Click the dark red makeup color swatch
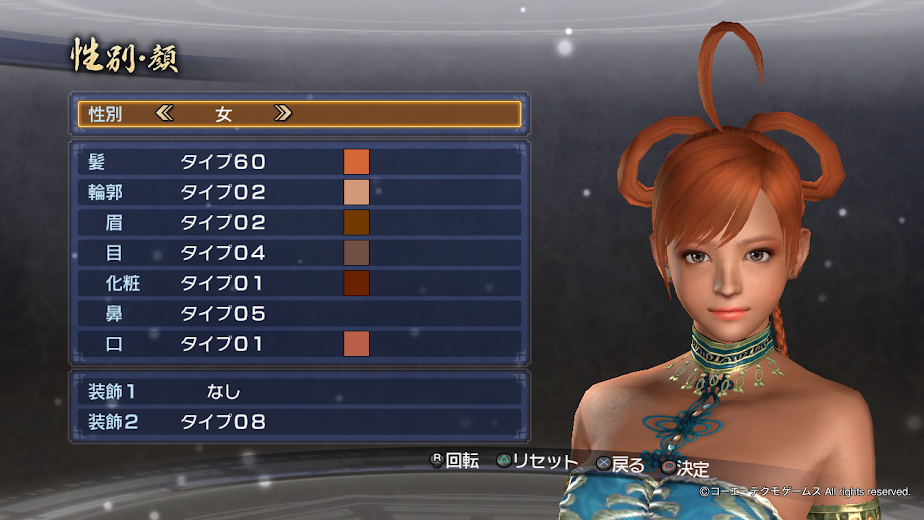The width and height of the screenshot is (924, 520). coord(357,283)
